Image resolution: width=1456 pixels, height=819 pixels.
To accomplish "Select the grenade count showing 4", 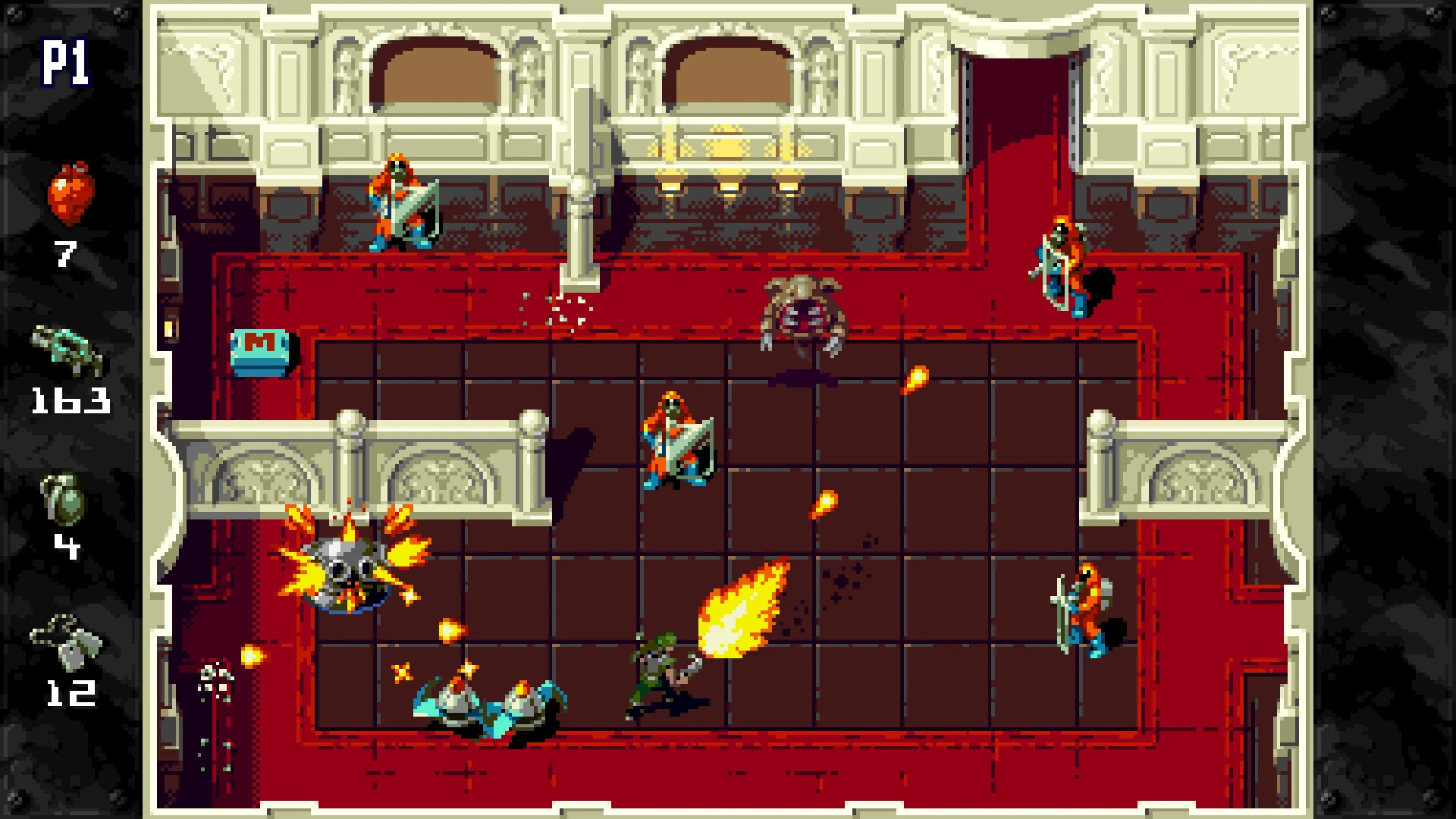I will pyautogui.click(x=67, y=544).
